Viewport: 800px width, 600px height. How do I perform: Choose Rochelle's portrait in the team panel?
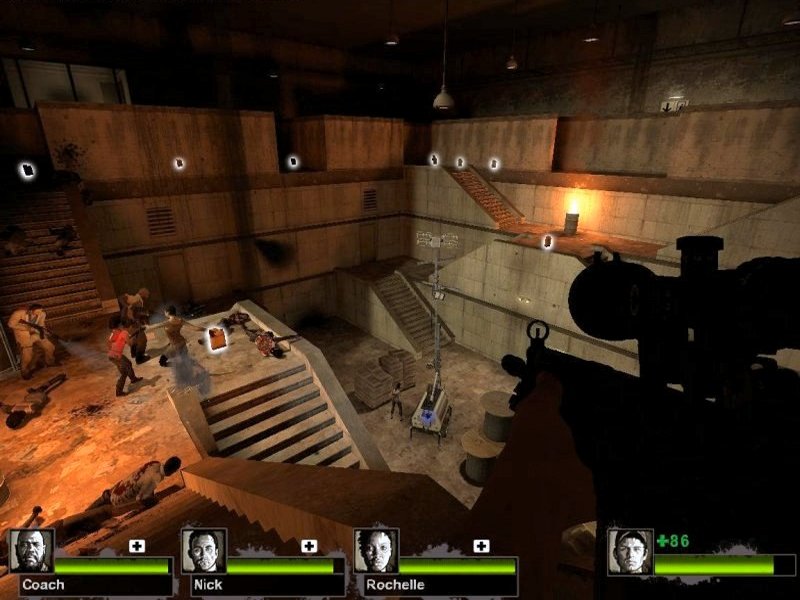tap(375, 550)
